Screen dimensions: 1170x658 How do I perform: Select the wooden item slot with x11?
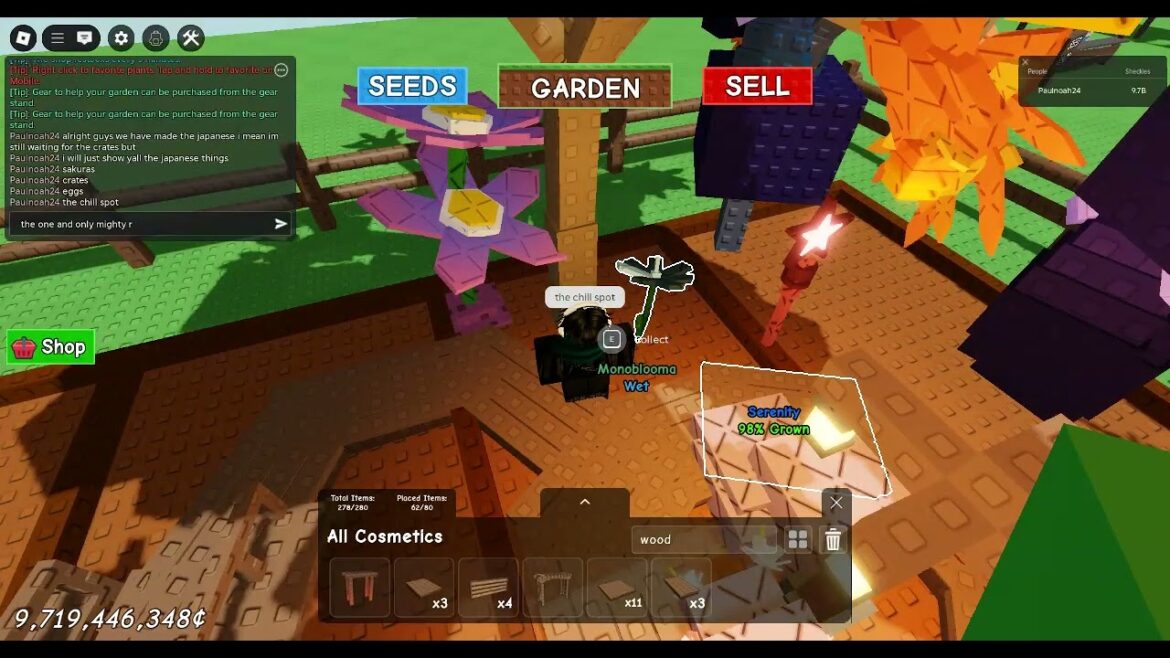coord(616,588)
